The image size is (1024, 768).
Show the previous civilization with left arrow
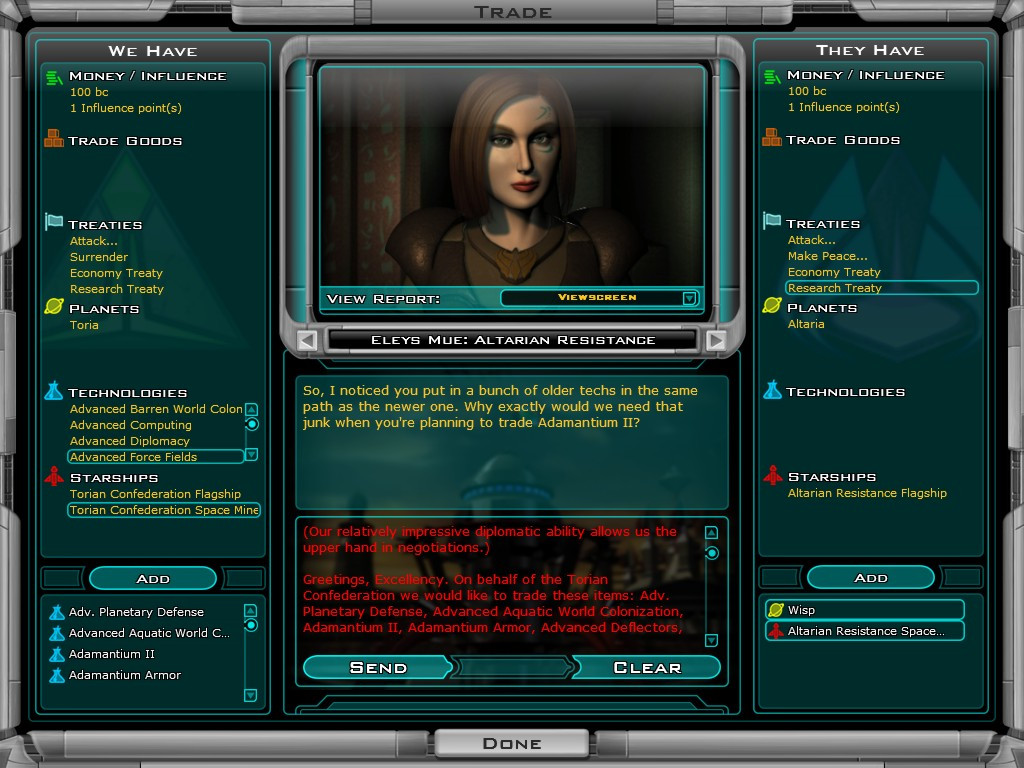tap(308, 340)
